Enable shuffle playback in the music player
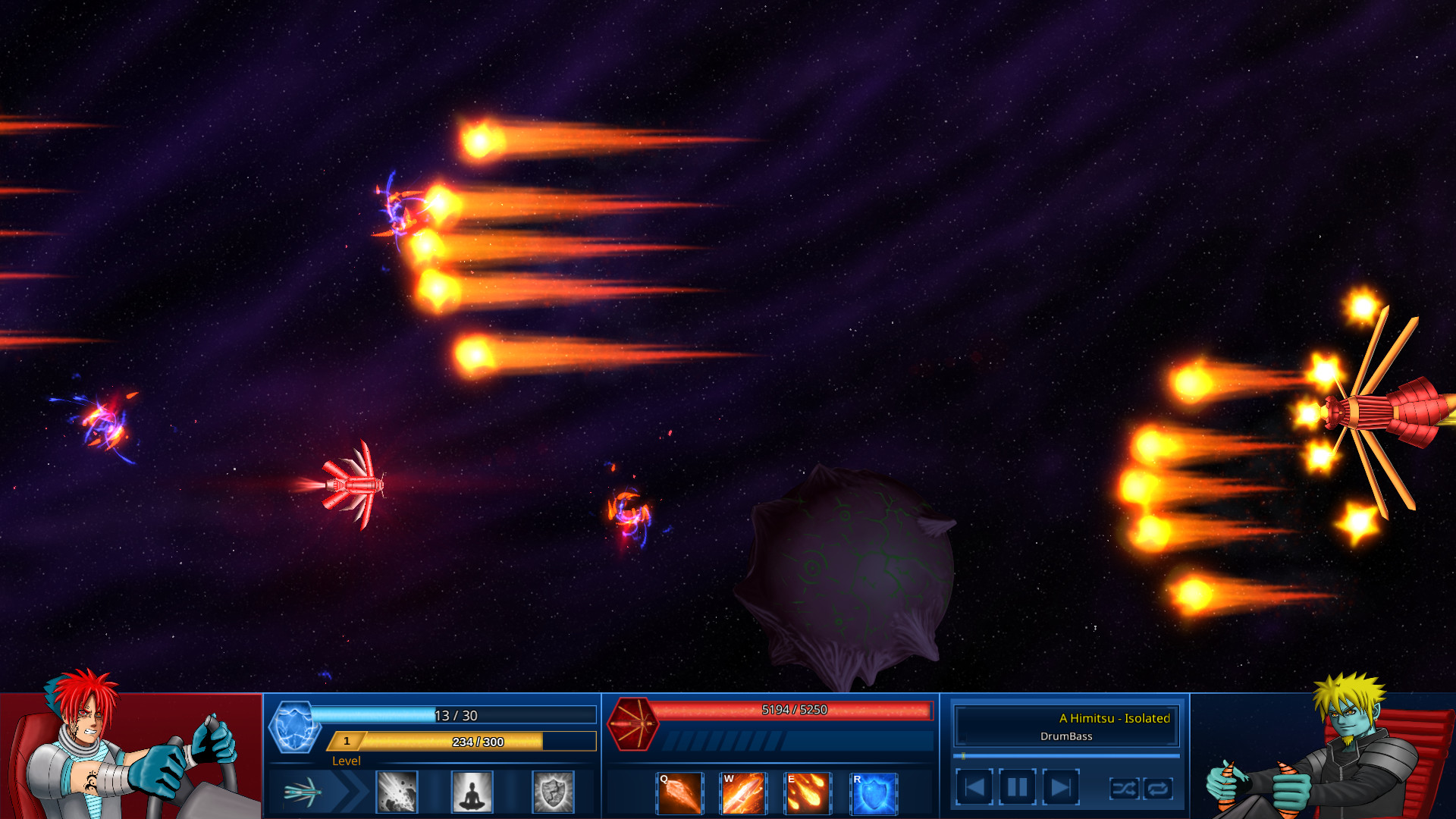This screenshot has height=819, width=1456. click(x=1125, y=789)
